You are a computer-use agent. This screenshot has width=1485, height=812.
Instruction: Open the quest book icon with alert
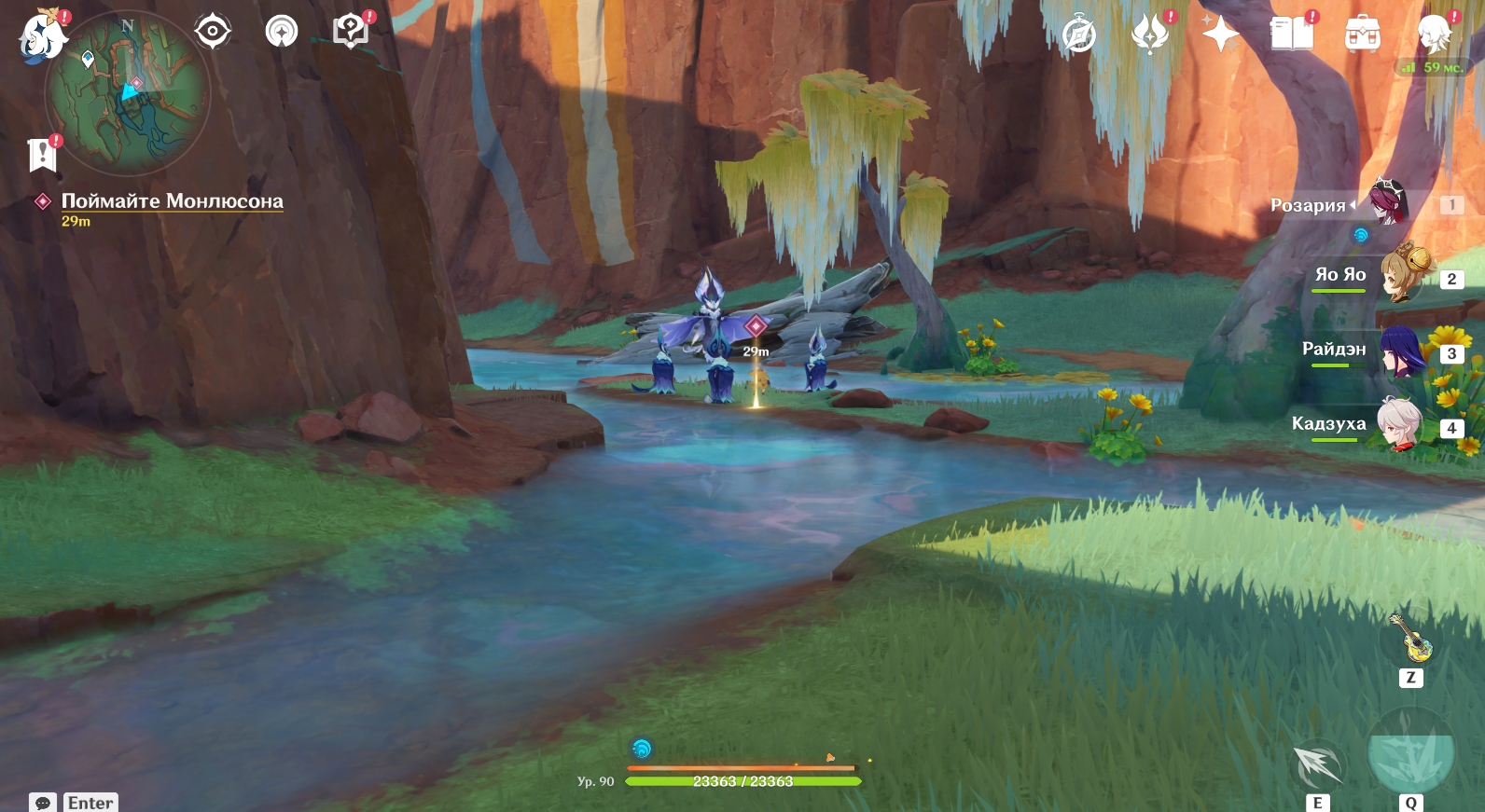352,32
